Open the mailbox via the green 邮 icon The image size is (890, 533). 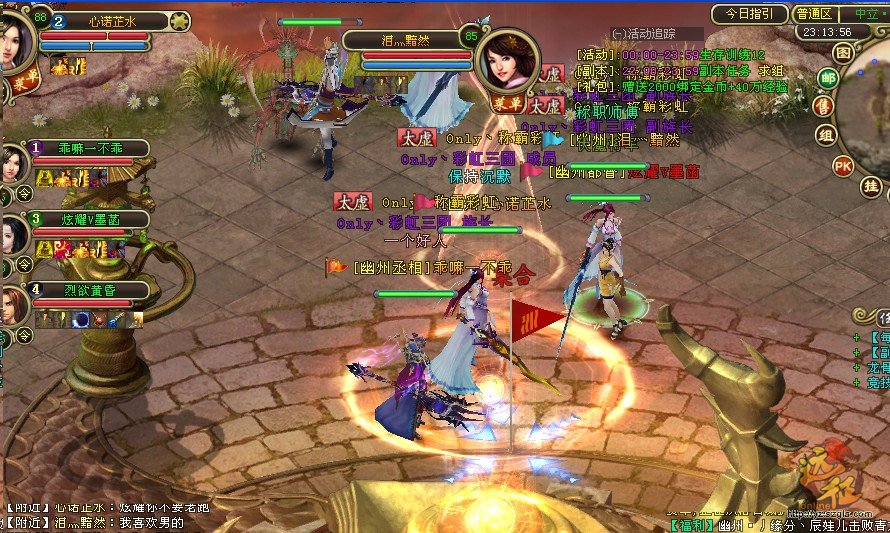(828, 78)
